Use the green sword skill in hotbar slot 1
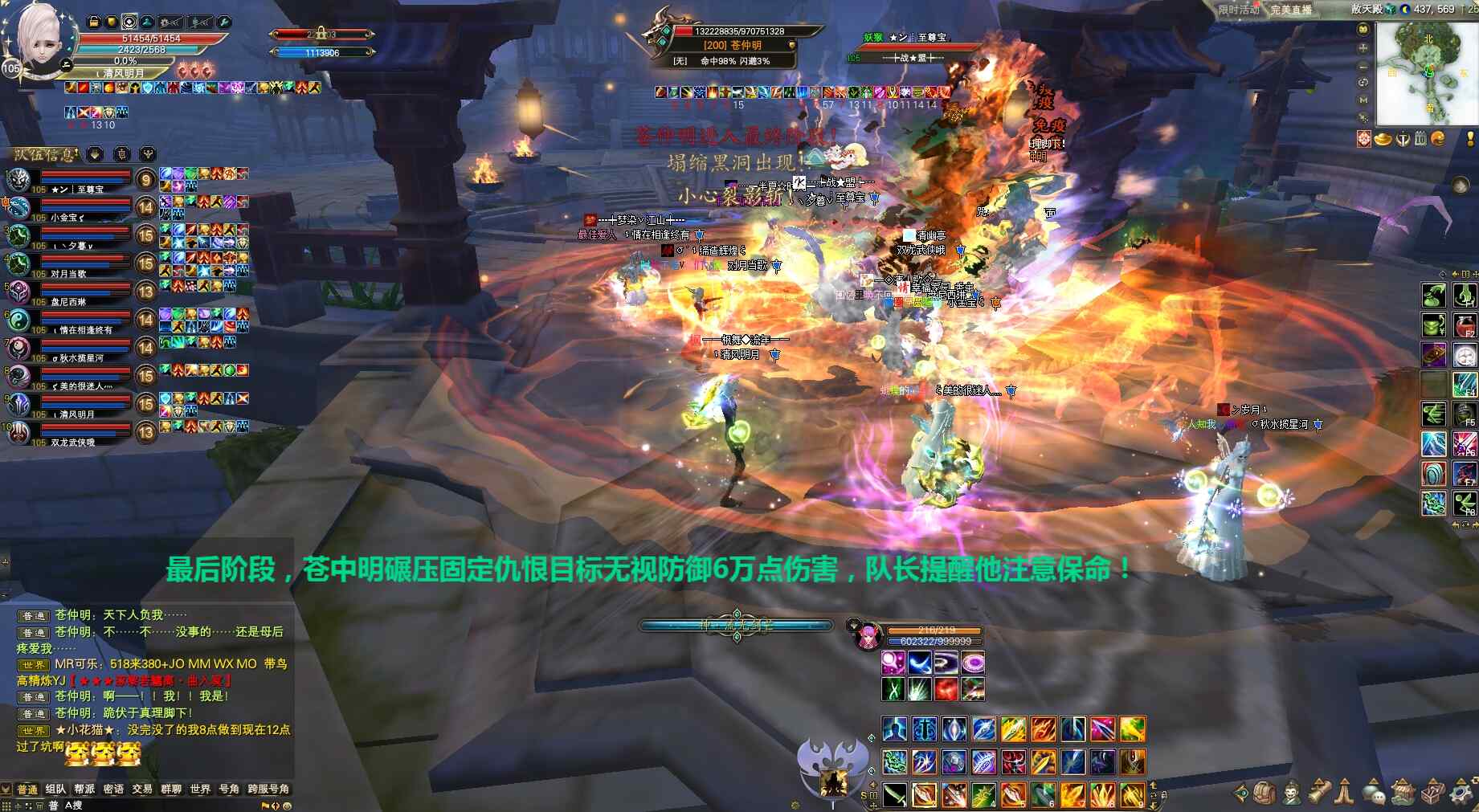This screenshot has width=1479, height=812. point(894,794)
